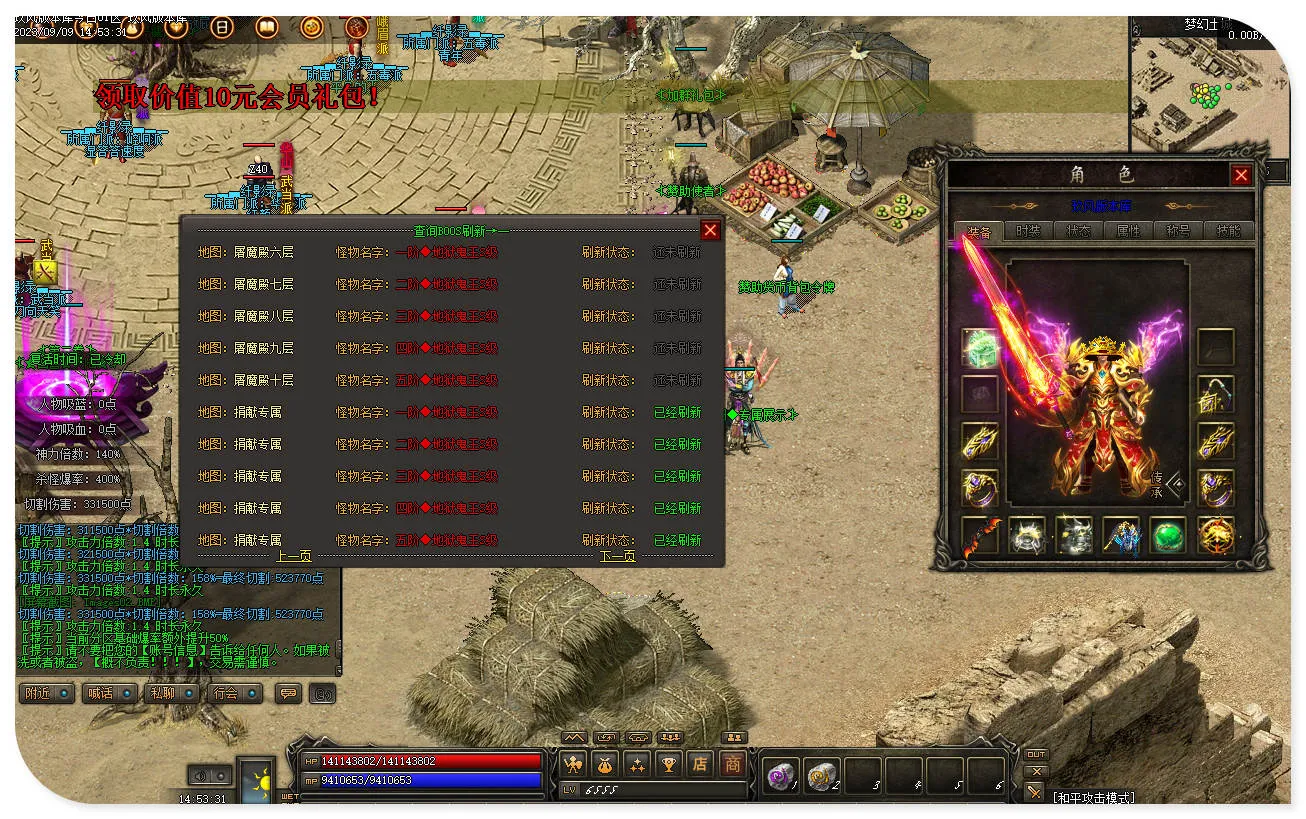Switch to the 时装 fashion tab
Viewport: 1306px width, 819px height.
click(x=1028, y=231)
